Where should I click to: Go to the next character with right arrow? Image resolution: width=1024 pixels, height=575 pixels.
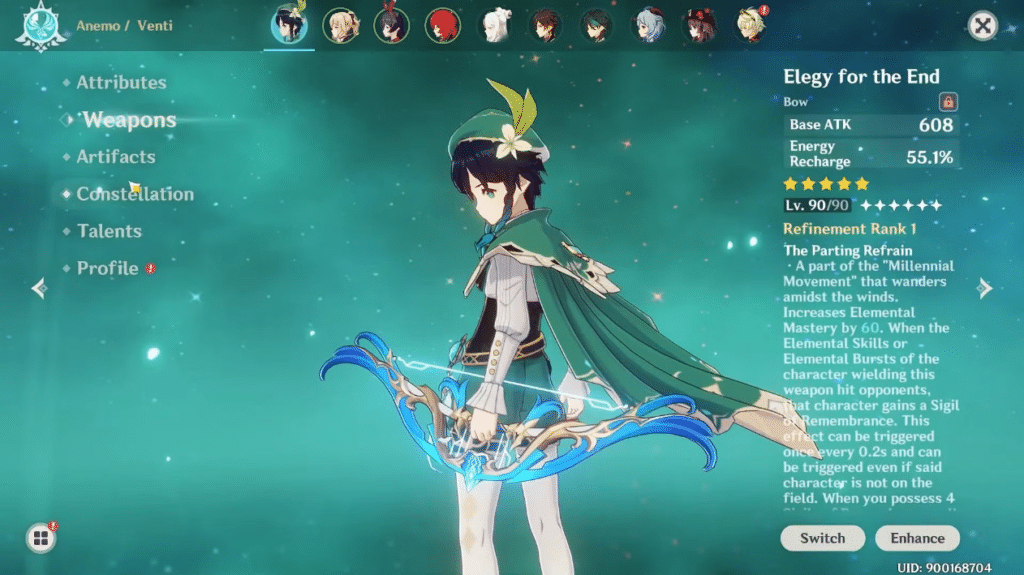tap(985, 289)
